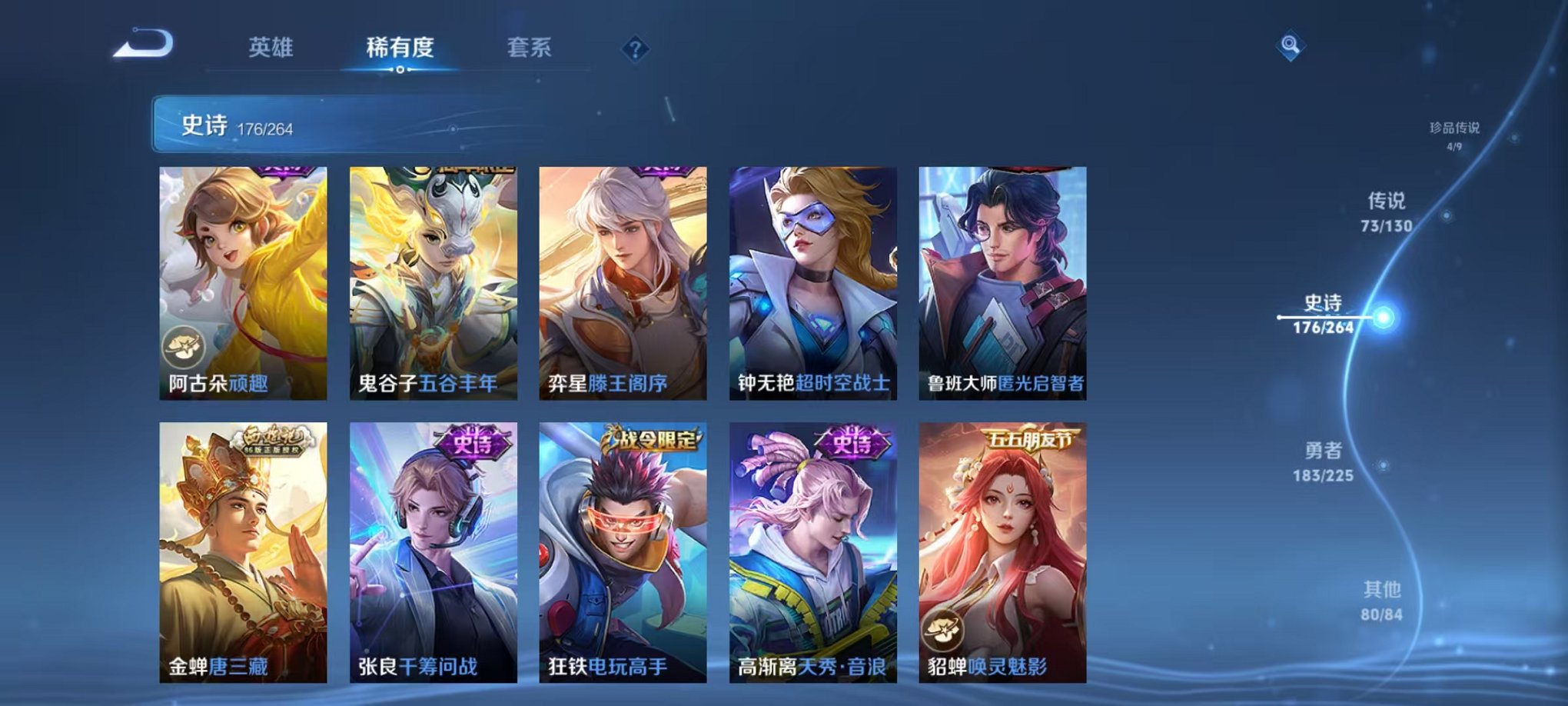
Task: Open the help question mark icon
Action: tap(633, 50)
